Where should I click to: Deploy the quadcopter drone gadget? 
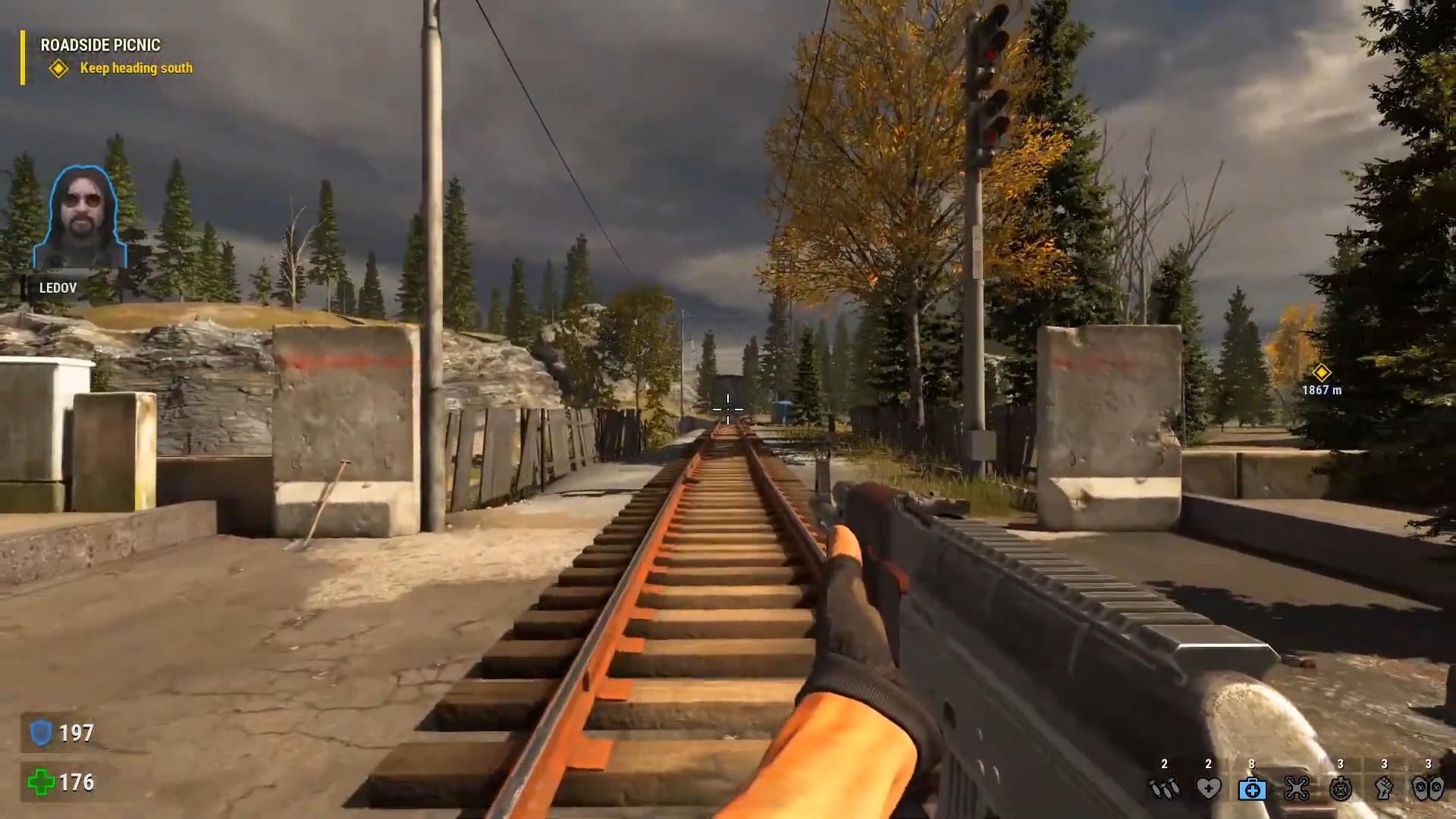point(1296,789)
